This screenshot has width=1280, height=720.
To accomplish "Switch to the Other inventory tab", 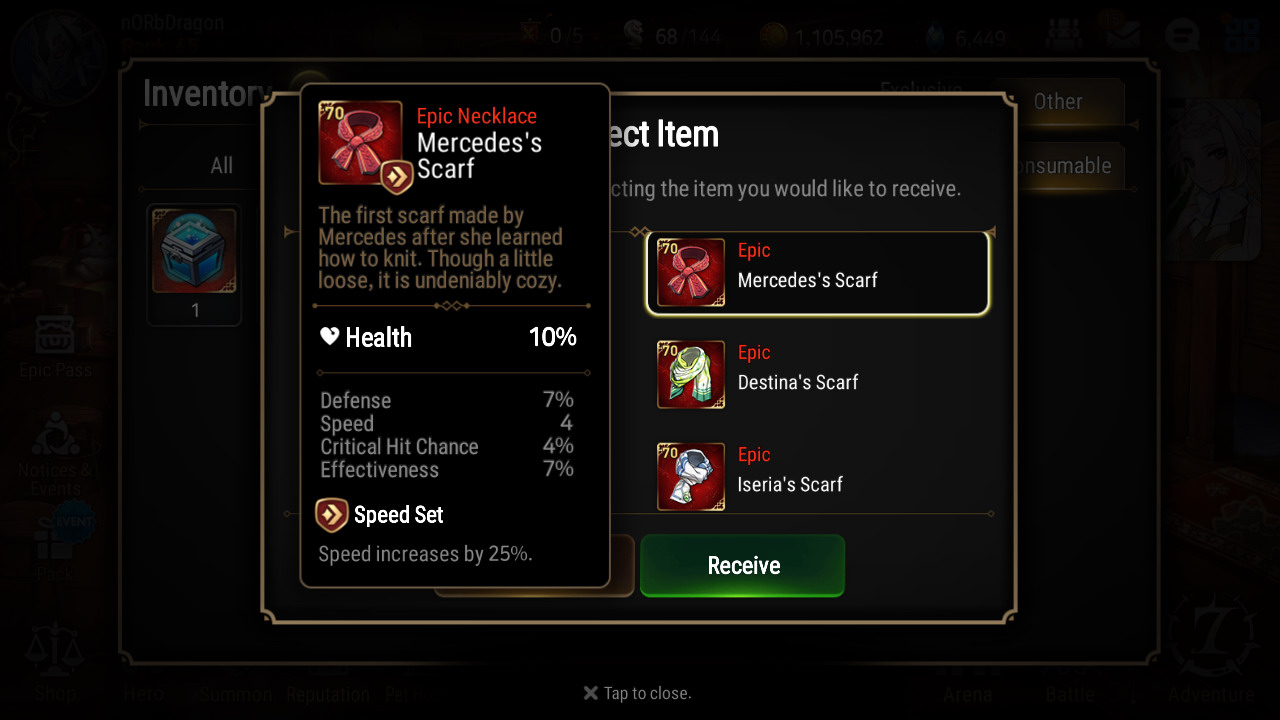I will [1058, 102].
